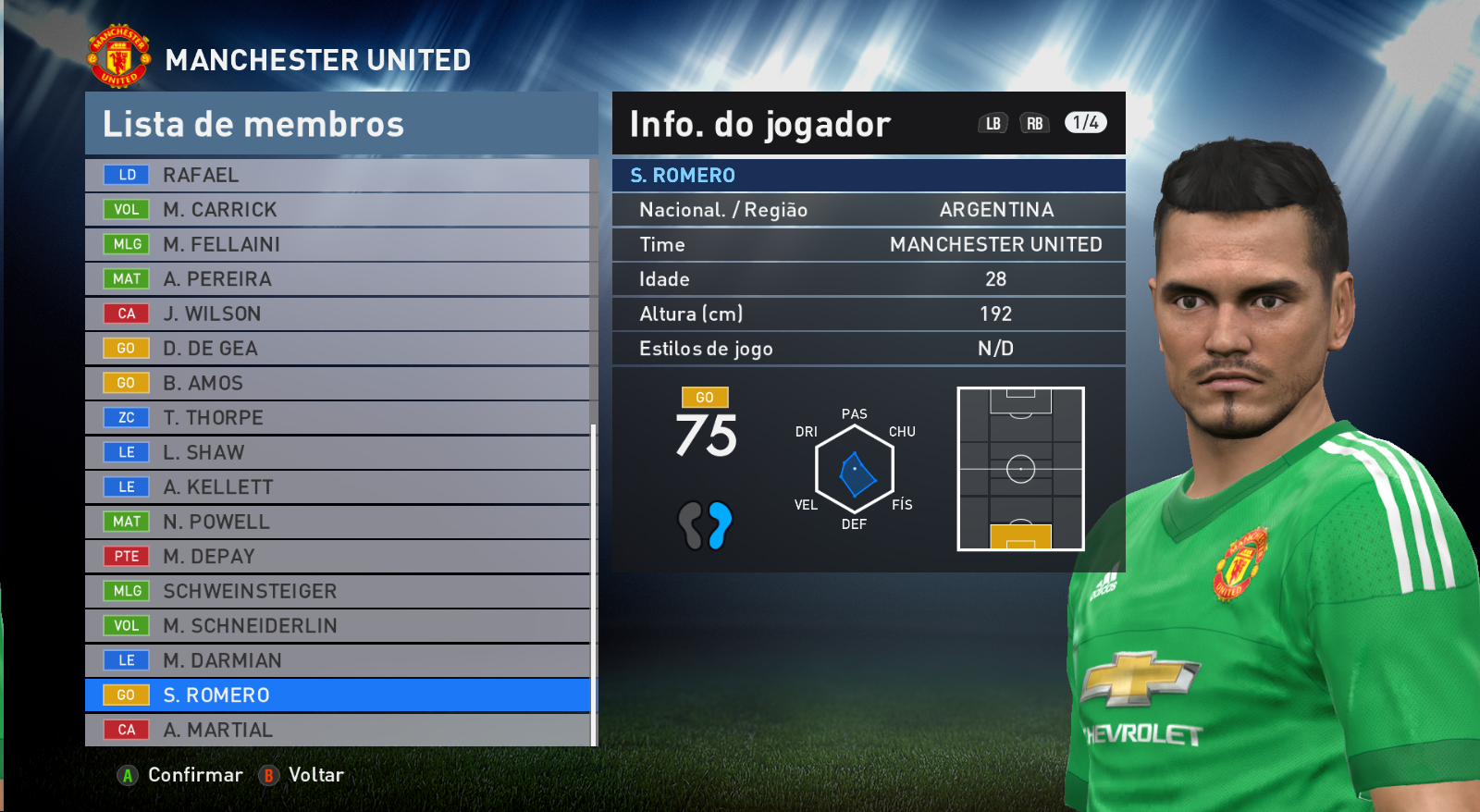Select B. Amos from the members
Image resolution: width=1480 pixels, height=812 pixels.
pyautogui.click(x=338, y=383)
